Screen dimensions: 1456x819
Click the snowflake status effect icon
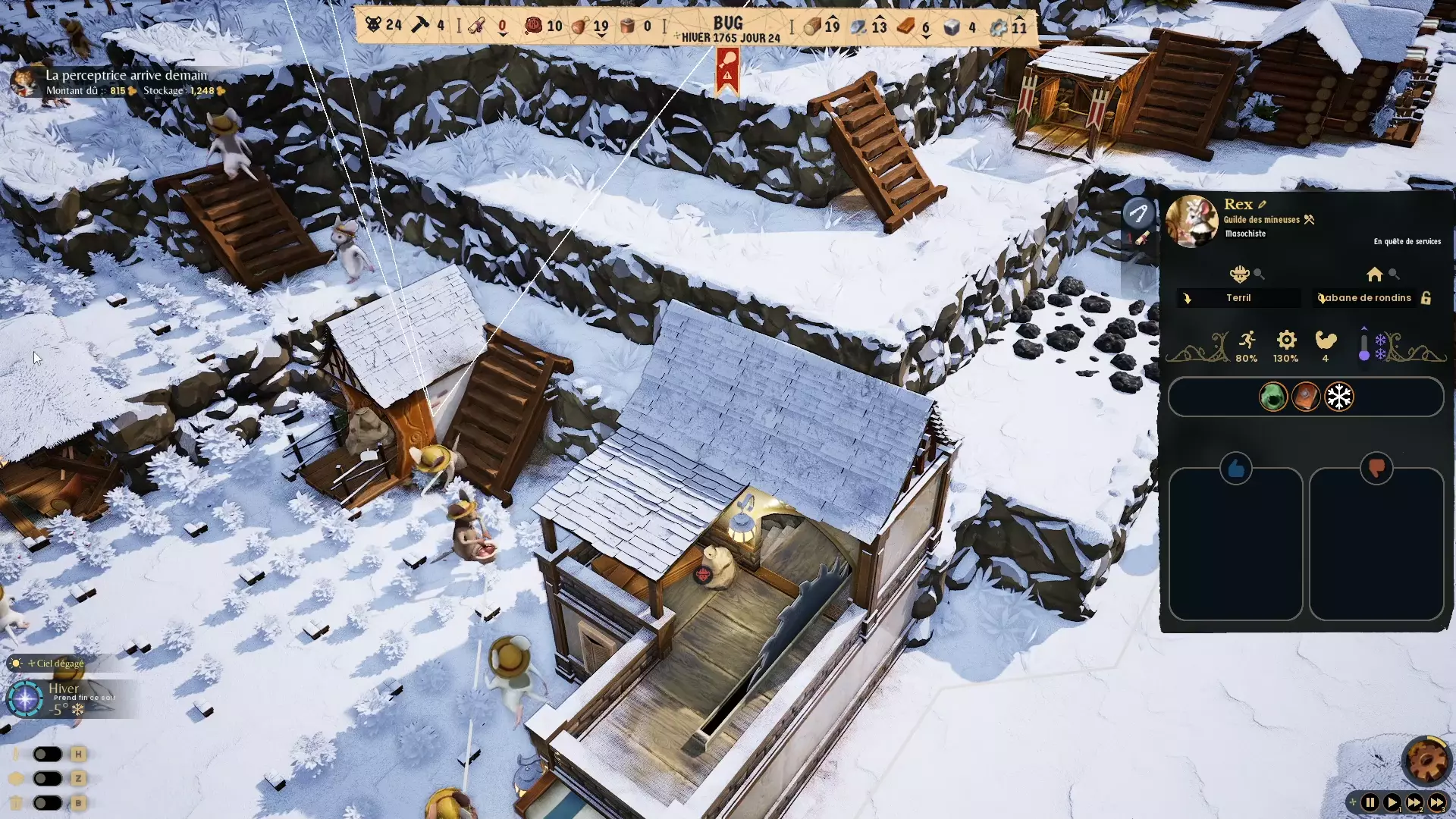tap(1339, 397)
